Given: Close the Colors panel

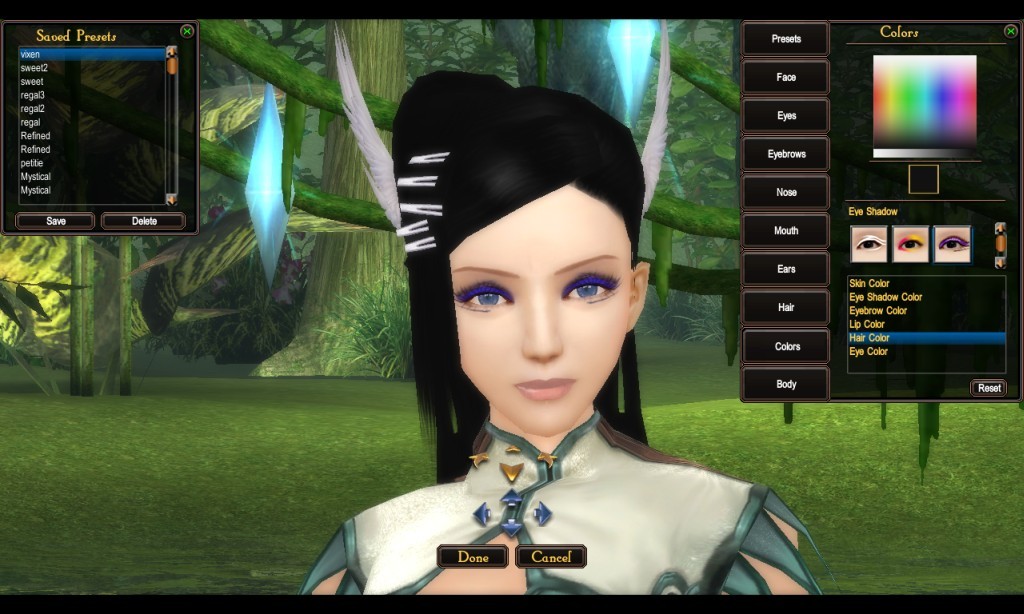Looking at the screenshot, I should point(1010,31).
